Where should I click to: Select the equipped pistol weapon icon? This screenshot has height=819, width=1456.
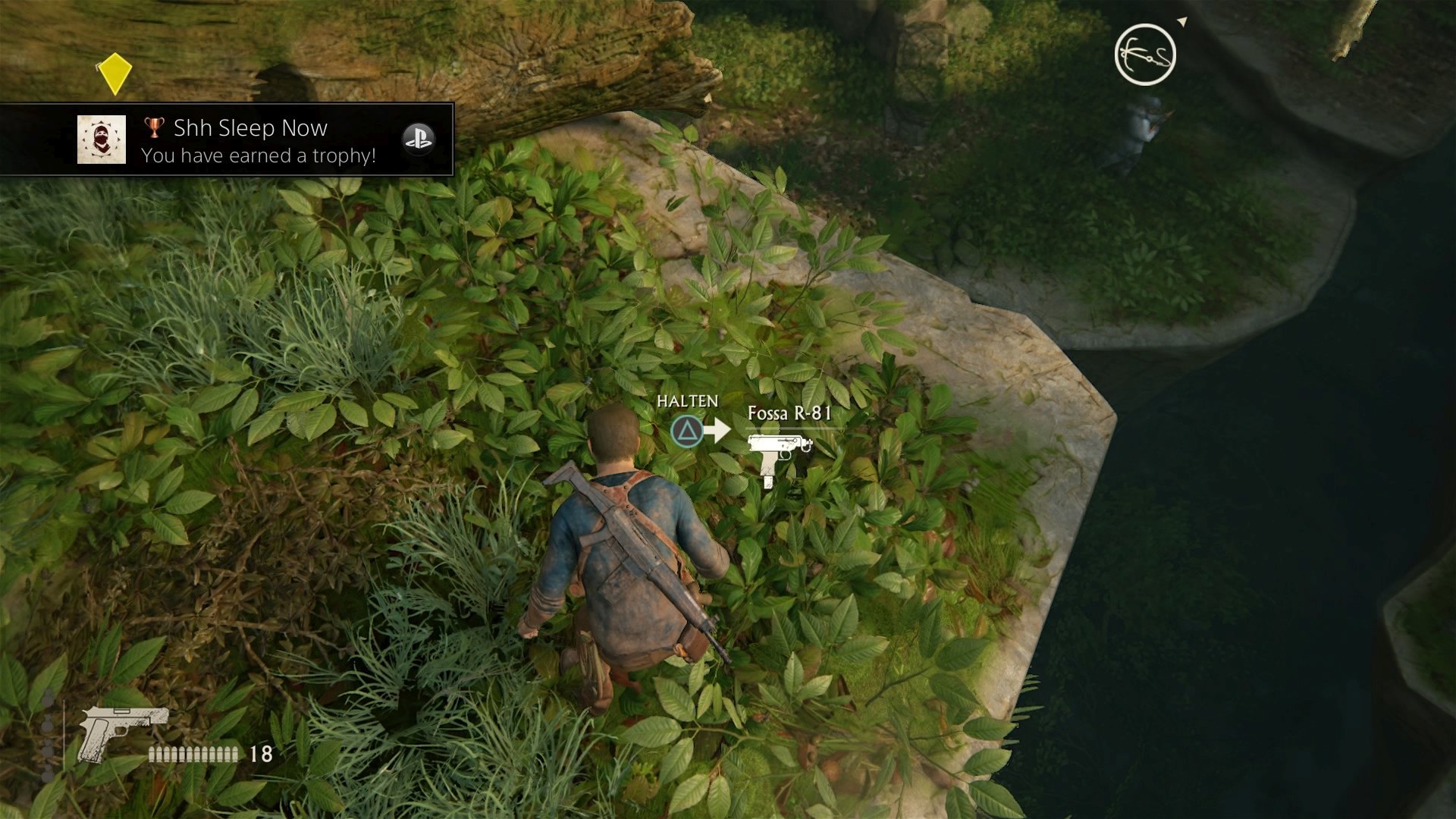[123, 733]
